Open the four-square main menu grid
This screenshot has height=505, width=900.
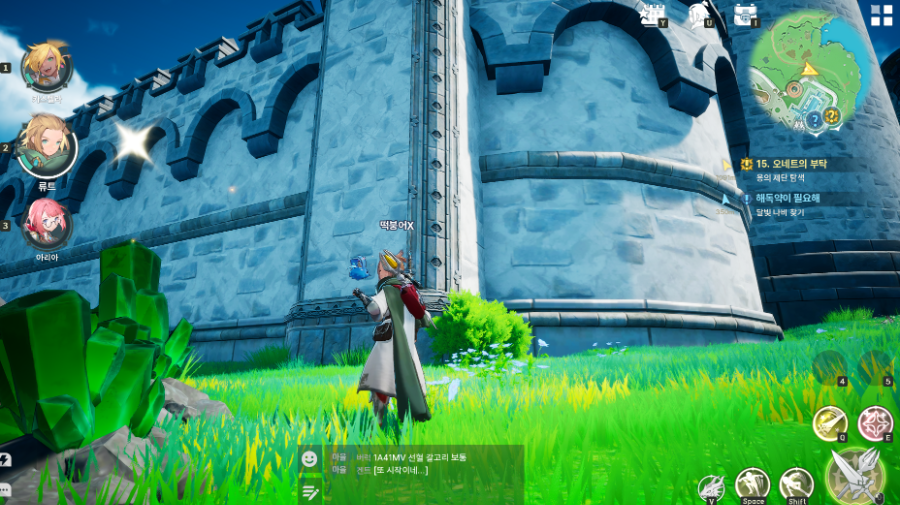click(x=881, y=14)
